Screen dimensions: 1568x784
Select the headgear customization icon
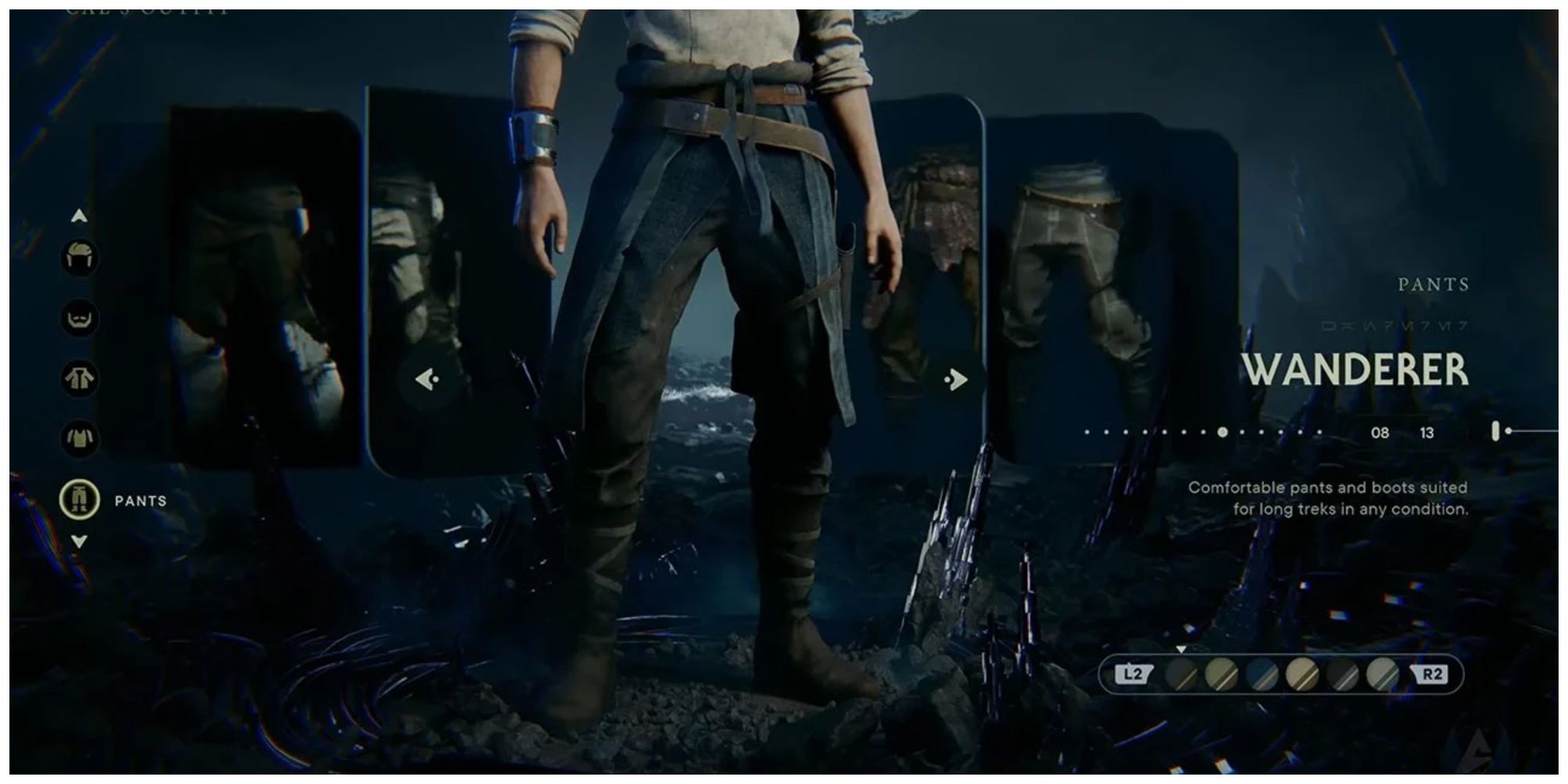(78, 257)
